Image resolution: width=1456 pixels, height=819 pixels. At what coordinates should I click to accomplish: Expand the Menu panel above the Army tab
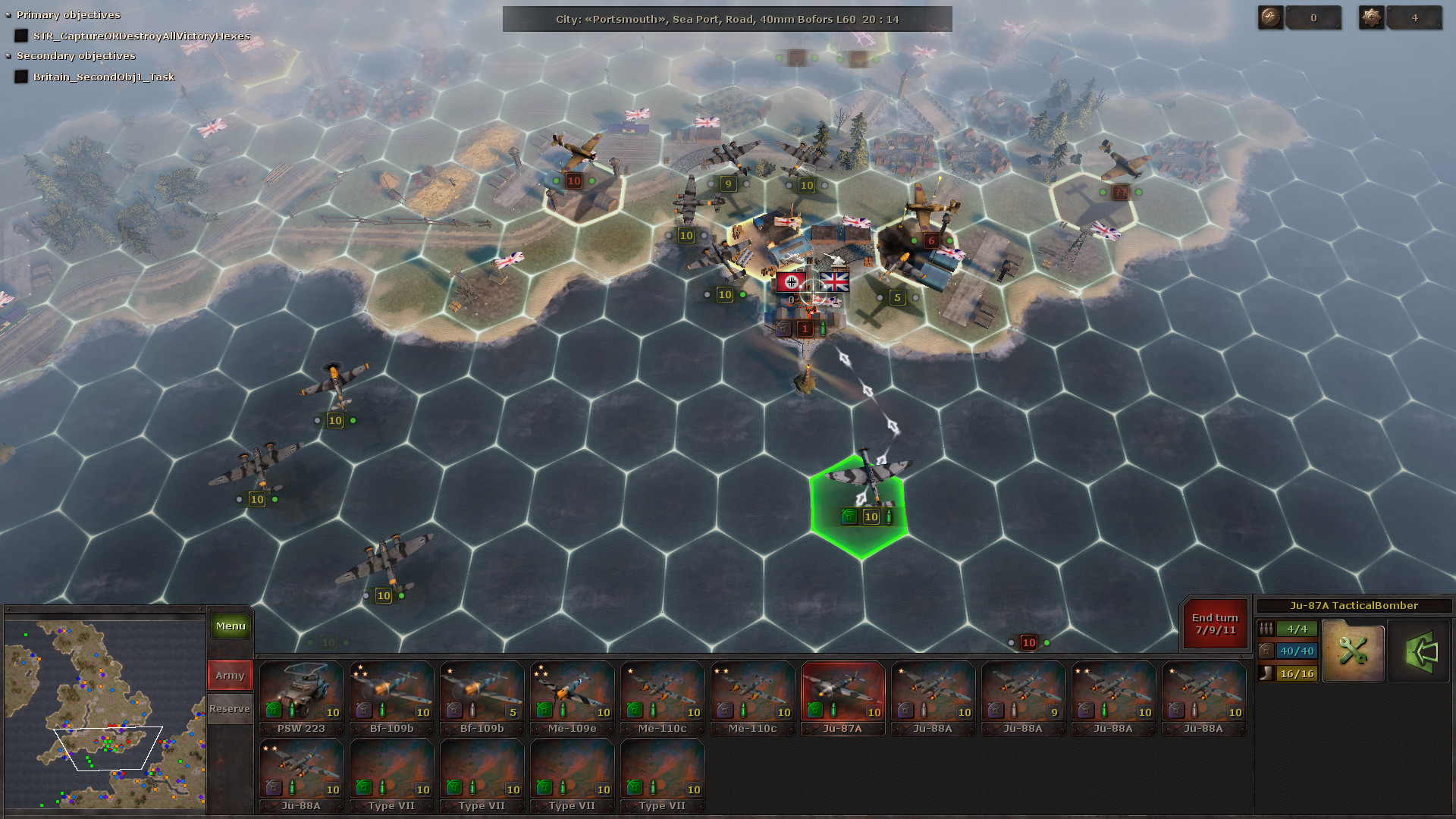(x=230, y=626)
